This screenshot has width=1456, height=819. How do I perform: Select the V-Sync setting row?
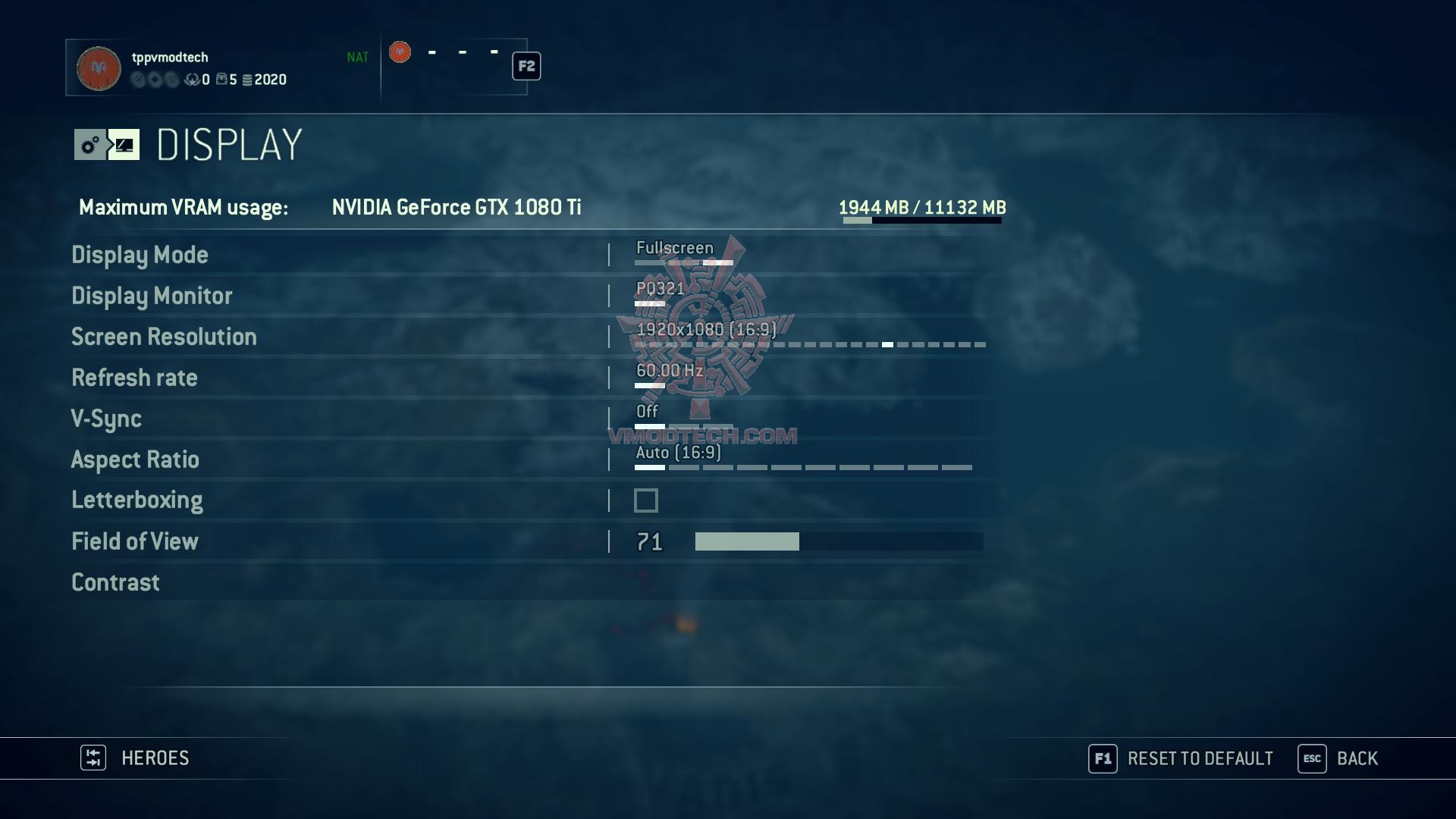pyautogui.click(x=106, y=419)
